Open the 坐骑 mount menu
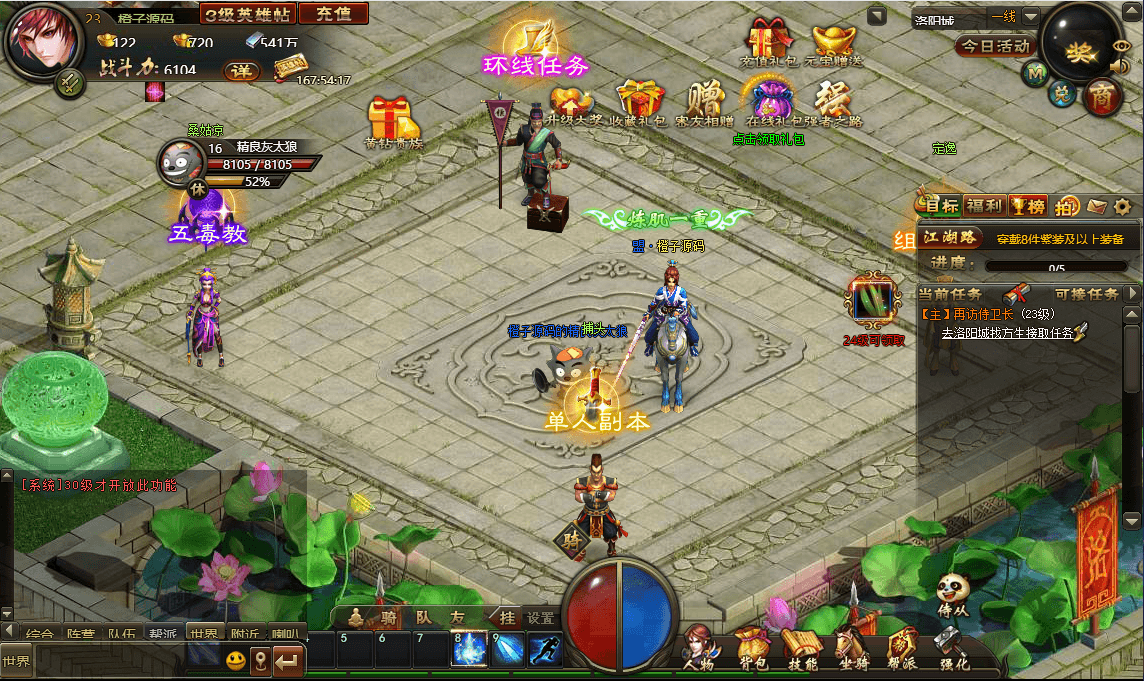 (851, 646)
